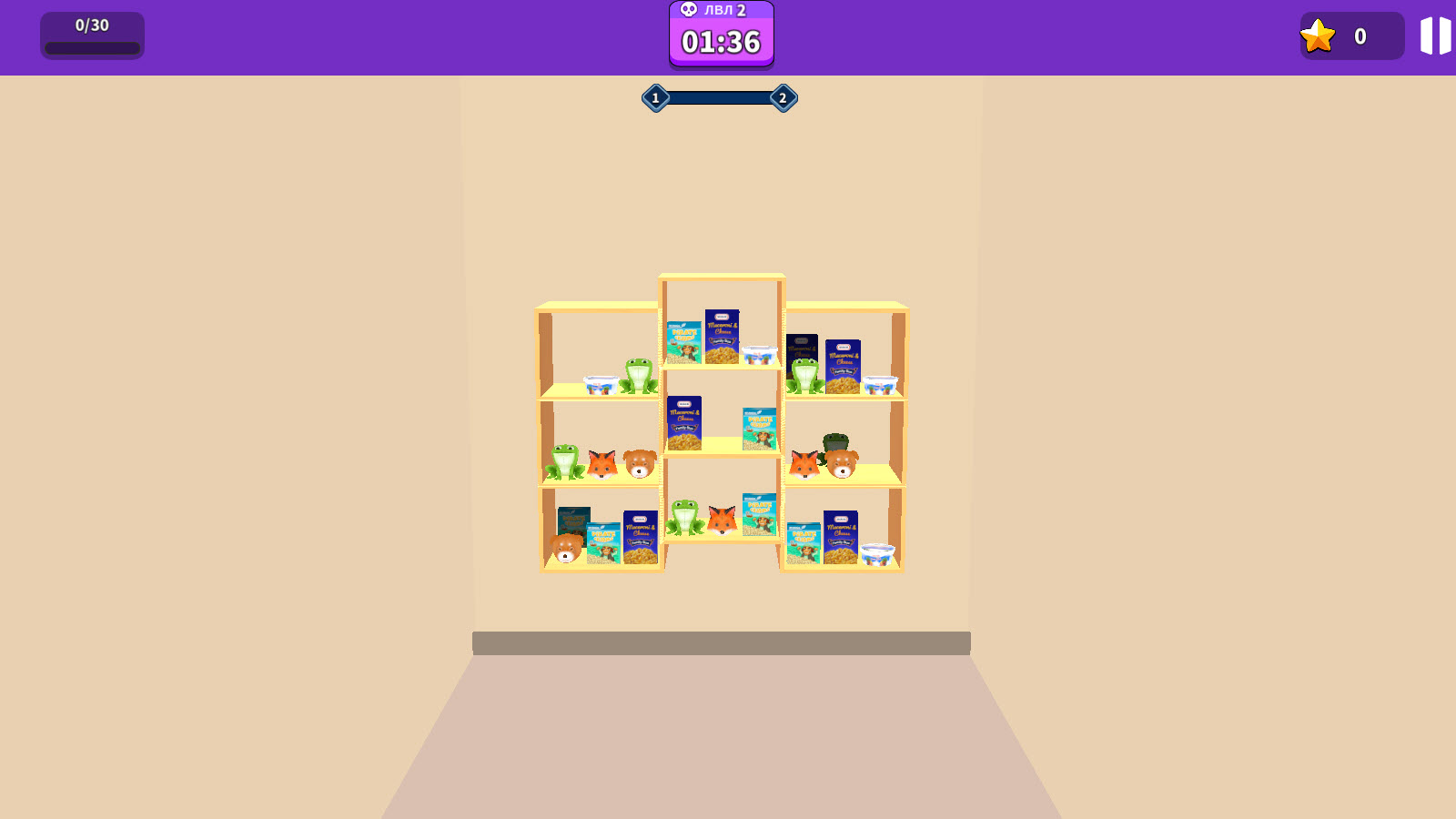Click the Macaroni & Cheese box on top center
1456x819 pixels.
tap(722, 339)
